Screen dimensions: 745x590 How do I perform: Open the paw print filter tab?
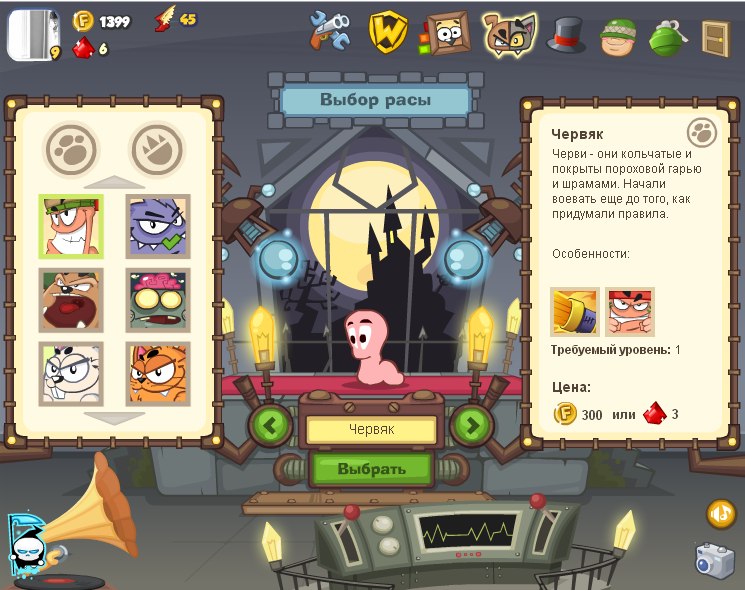71,149
